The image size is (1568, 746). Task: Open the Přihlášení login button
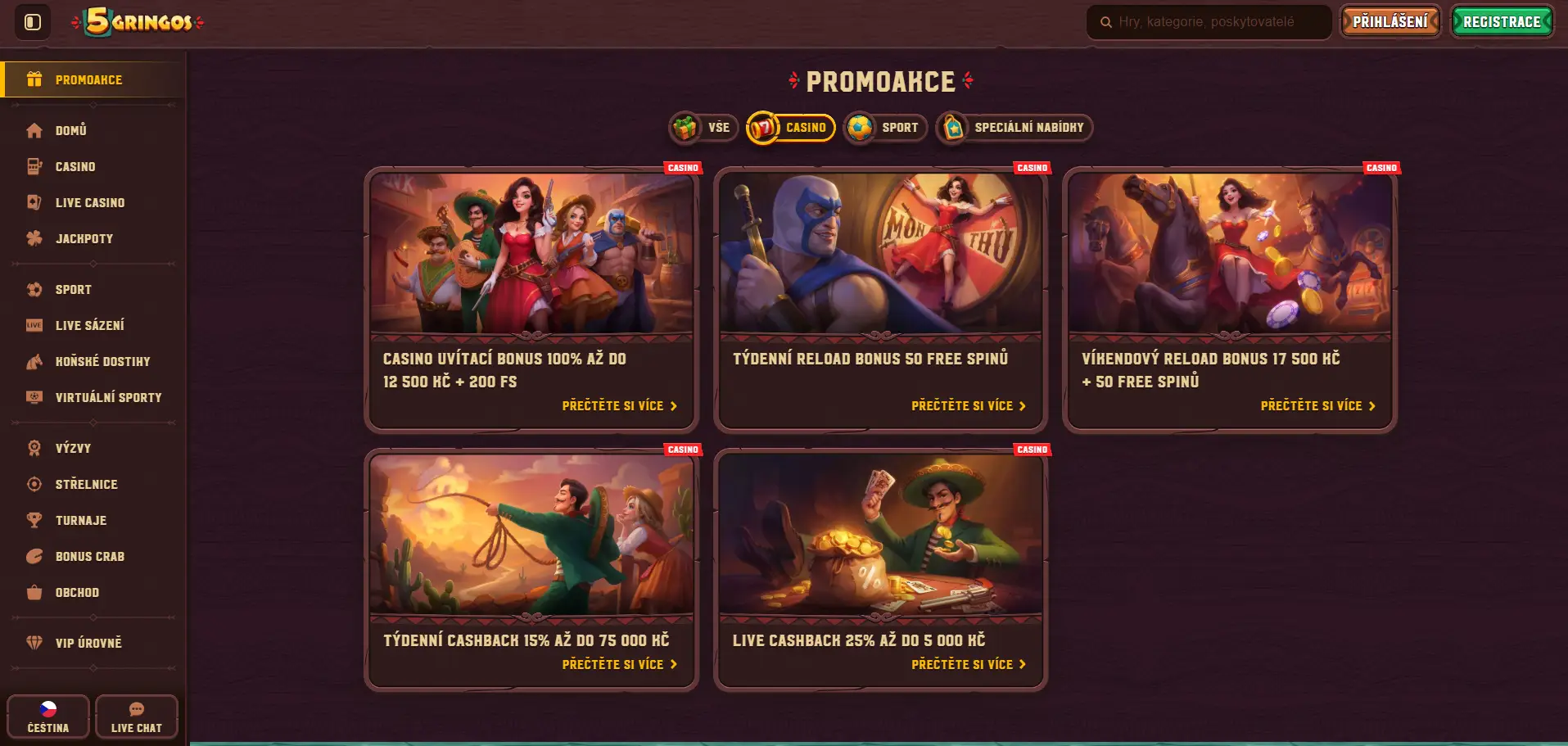[x=1390, y=22]
